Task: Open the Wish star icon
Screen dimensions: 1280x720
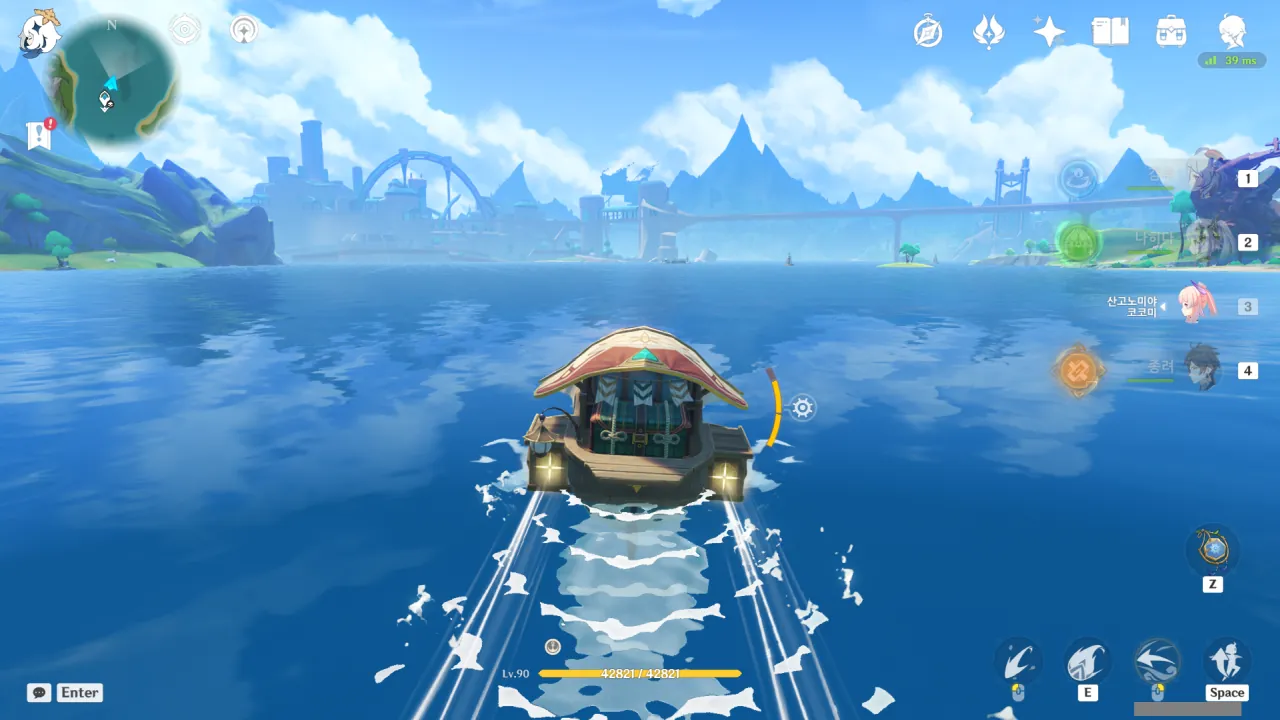Action: (x=1049, y=32)
